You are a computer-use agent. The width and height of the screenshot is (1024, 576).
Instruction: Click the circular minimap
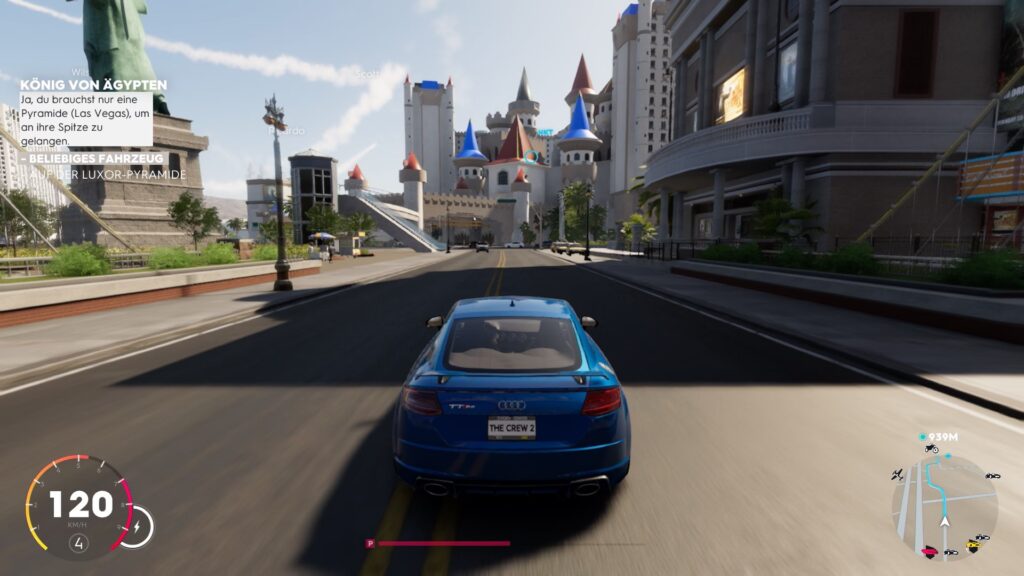944,506
